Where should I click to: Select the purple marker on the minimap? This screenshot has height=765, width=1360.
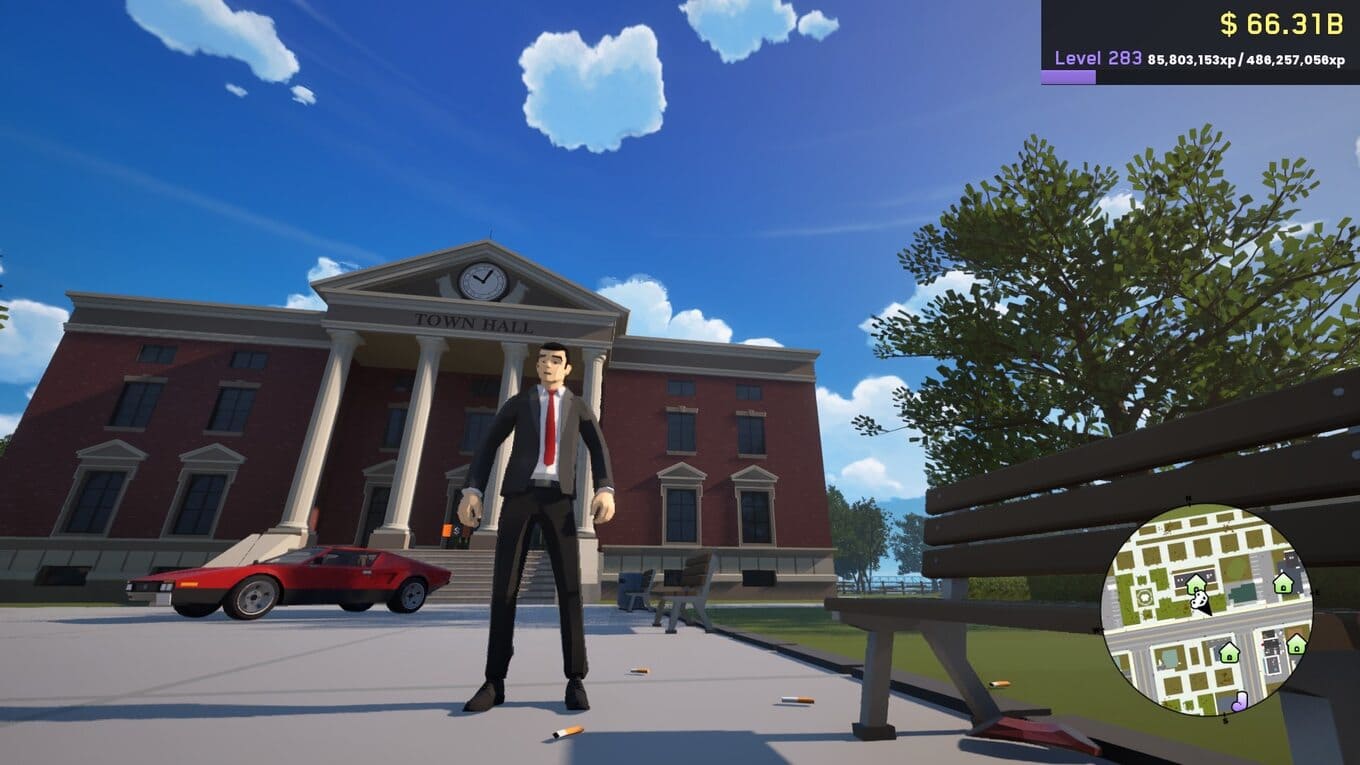[1239, 701]
